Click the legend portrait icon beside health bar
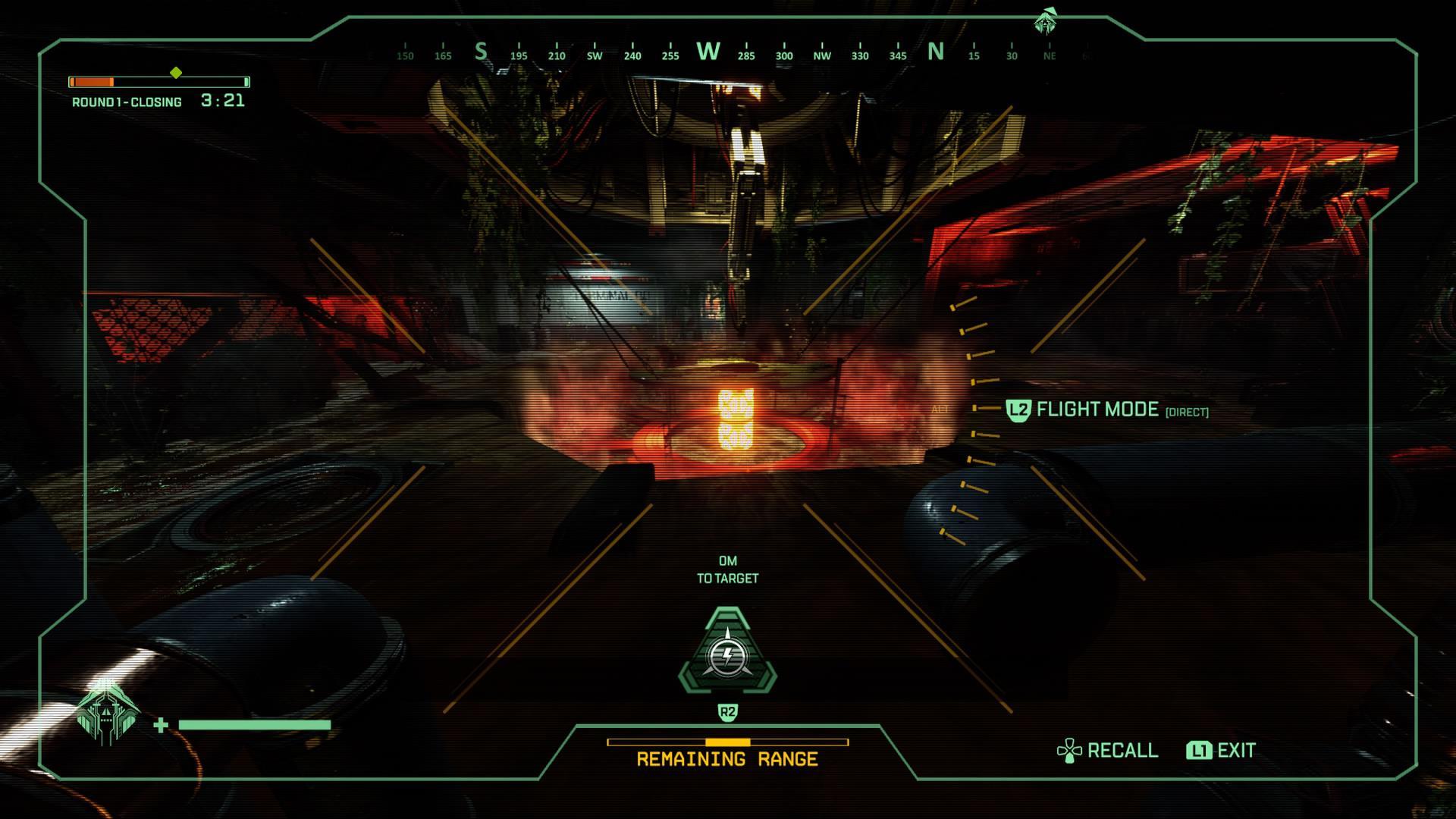The image size is (1456, 819). point(108,714)
